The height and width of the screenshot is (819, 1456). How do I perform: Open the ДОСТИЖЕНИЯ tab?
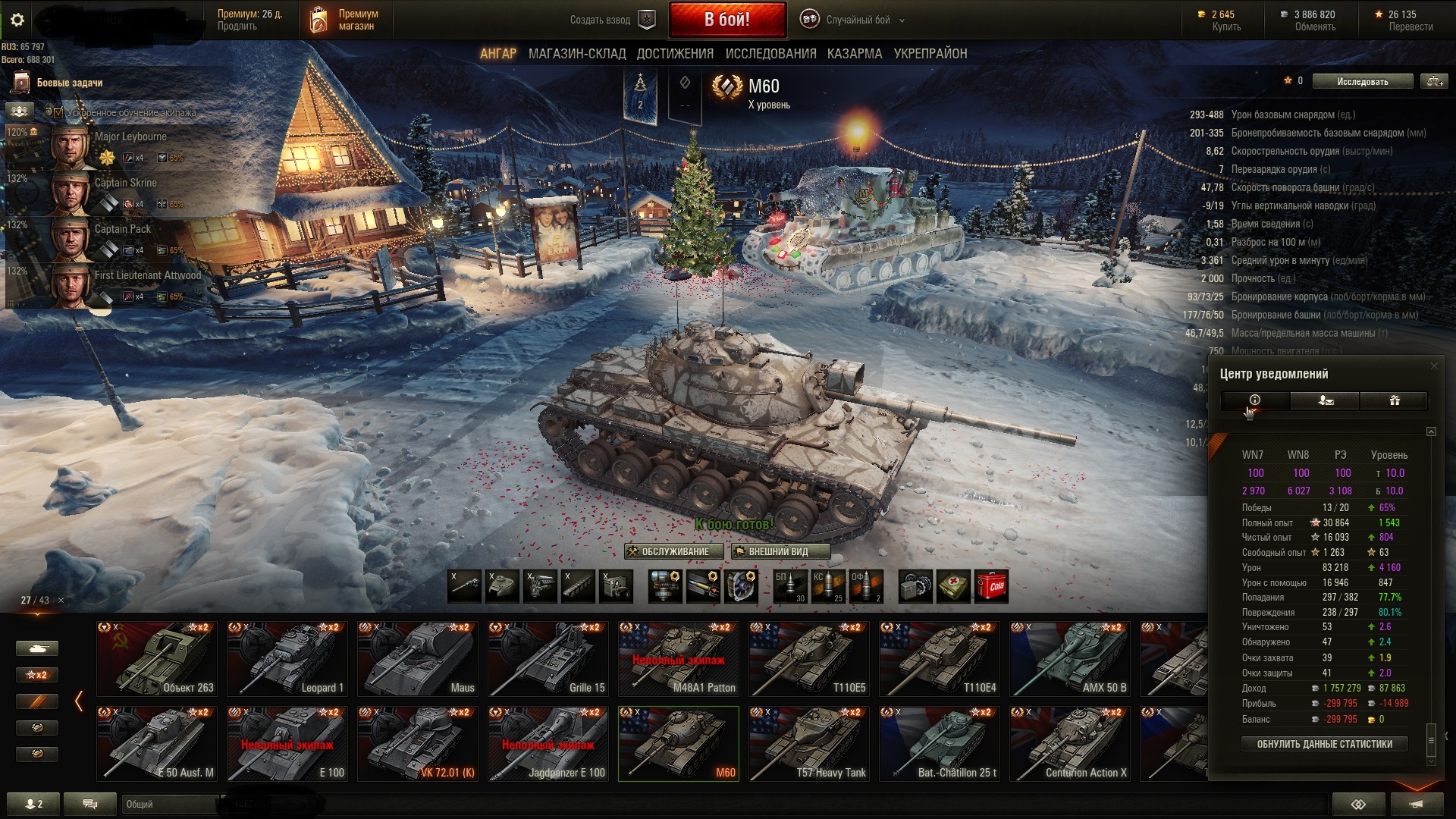[675, 54]
